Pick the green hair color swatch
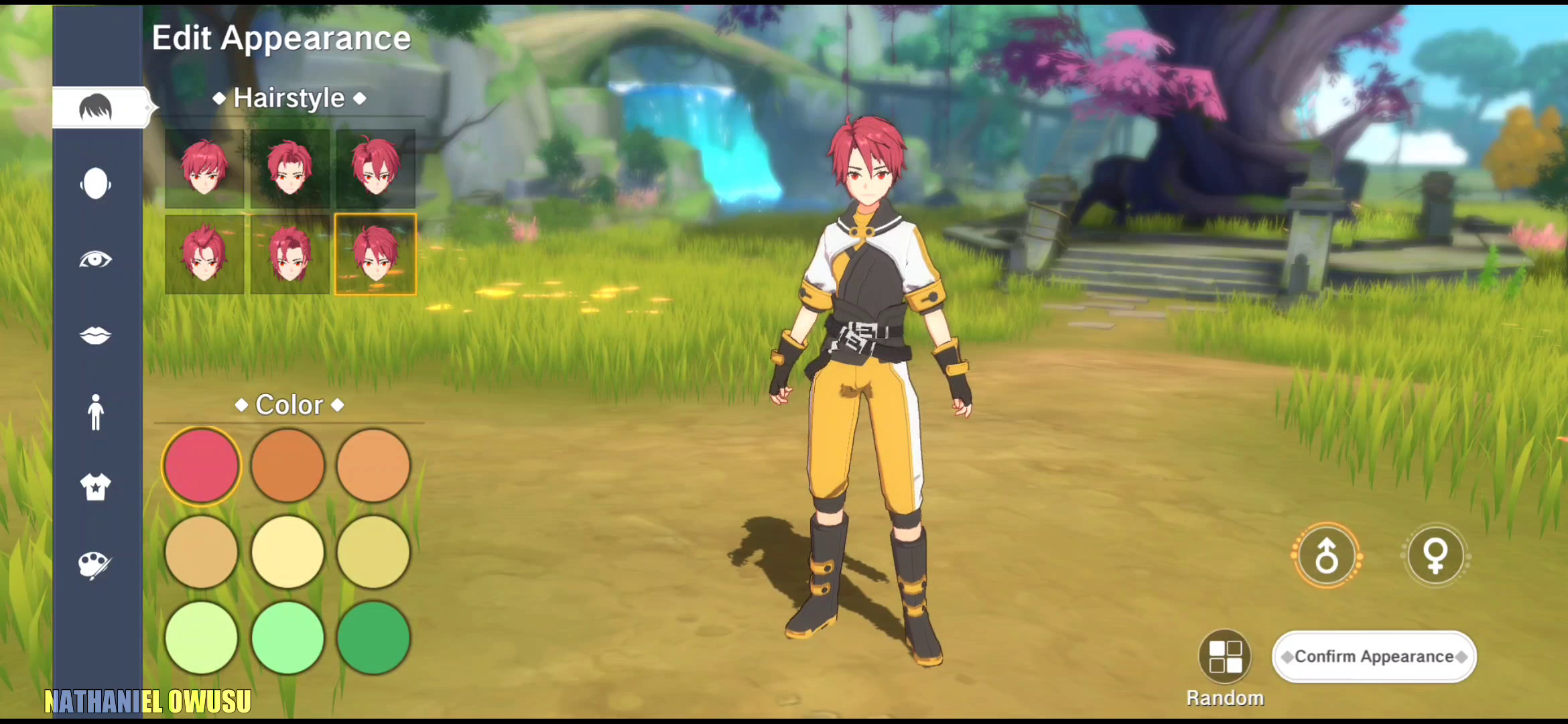Image resolution: width=1568 pixels, height=724 pixels. point(374,637)
